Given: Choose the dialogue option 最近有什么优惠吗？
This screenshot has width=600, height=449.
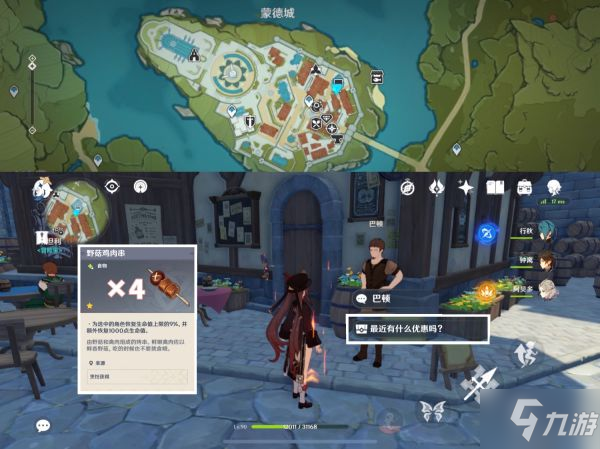Looking at the screenshot, I should click(417, 330).
